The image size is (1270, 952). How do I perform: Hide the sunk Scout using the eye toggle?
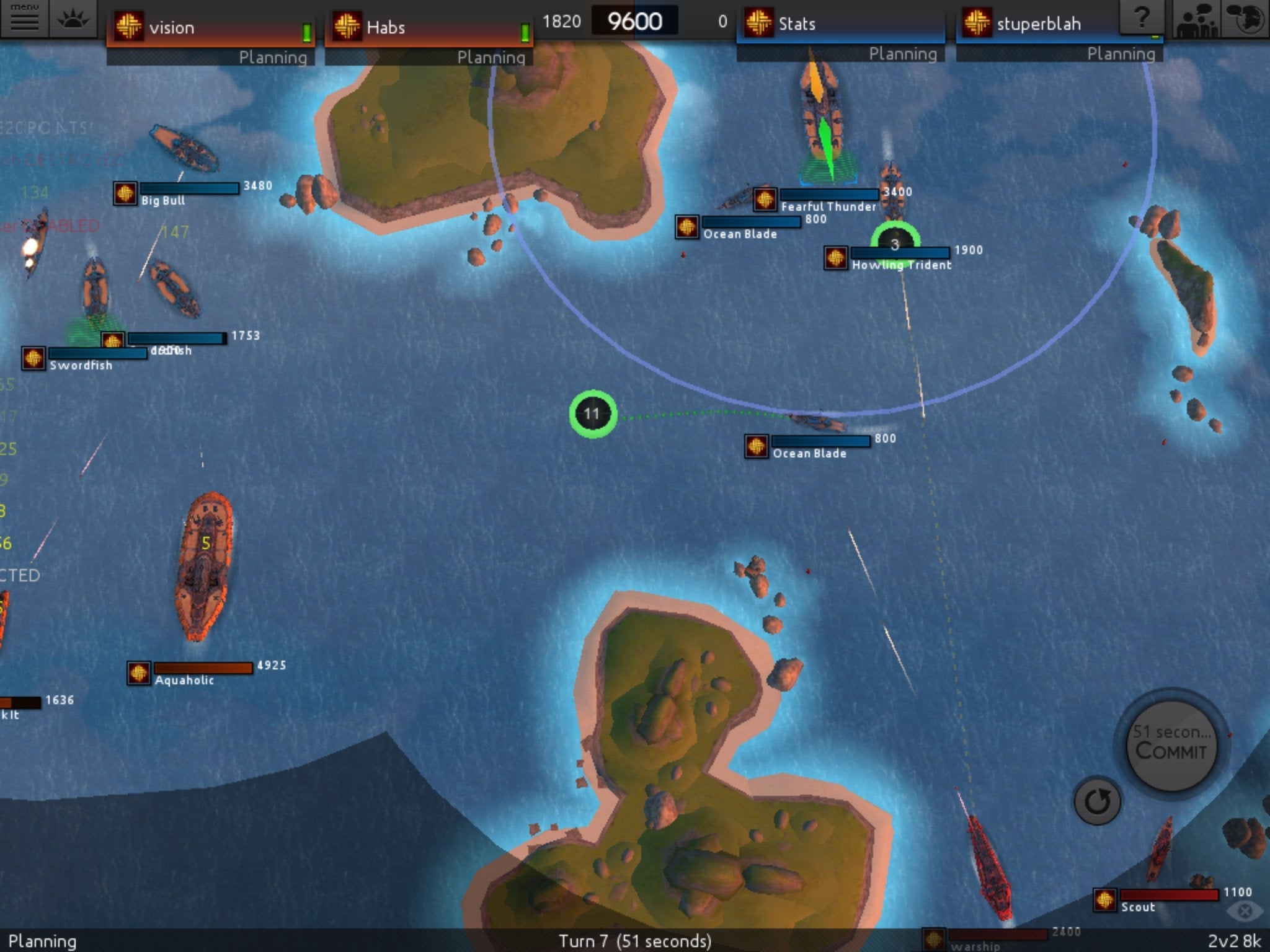(x=1245, y=910)
